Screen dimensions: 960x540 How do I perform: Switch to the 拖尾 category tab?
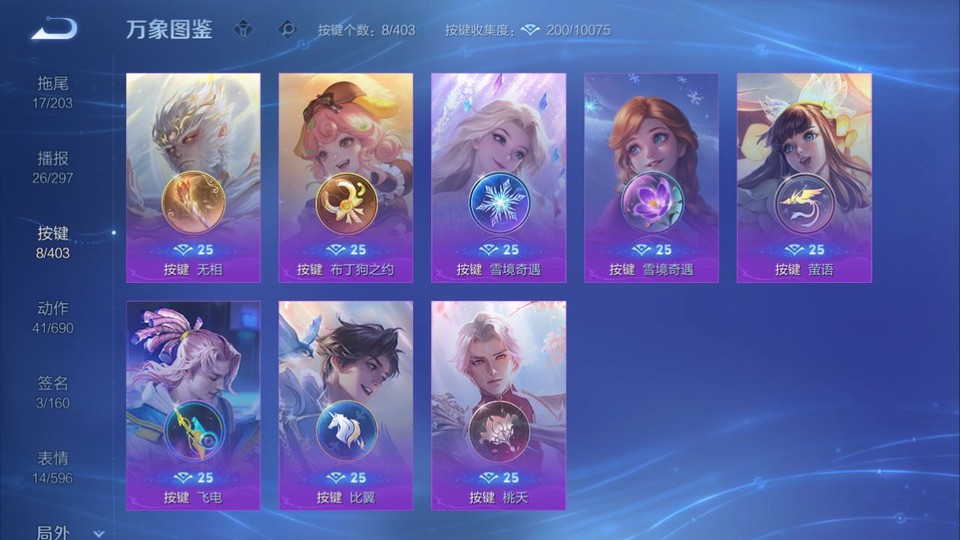pyautogui.click(x=53, y=91)
